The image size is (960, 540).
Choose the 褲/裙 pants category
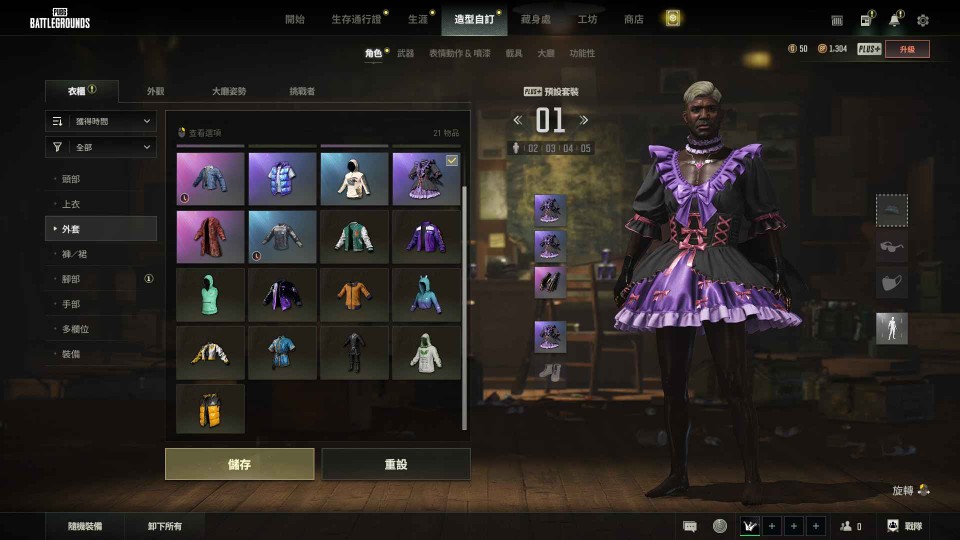[74, 254]
